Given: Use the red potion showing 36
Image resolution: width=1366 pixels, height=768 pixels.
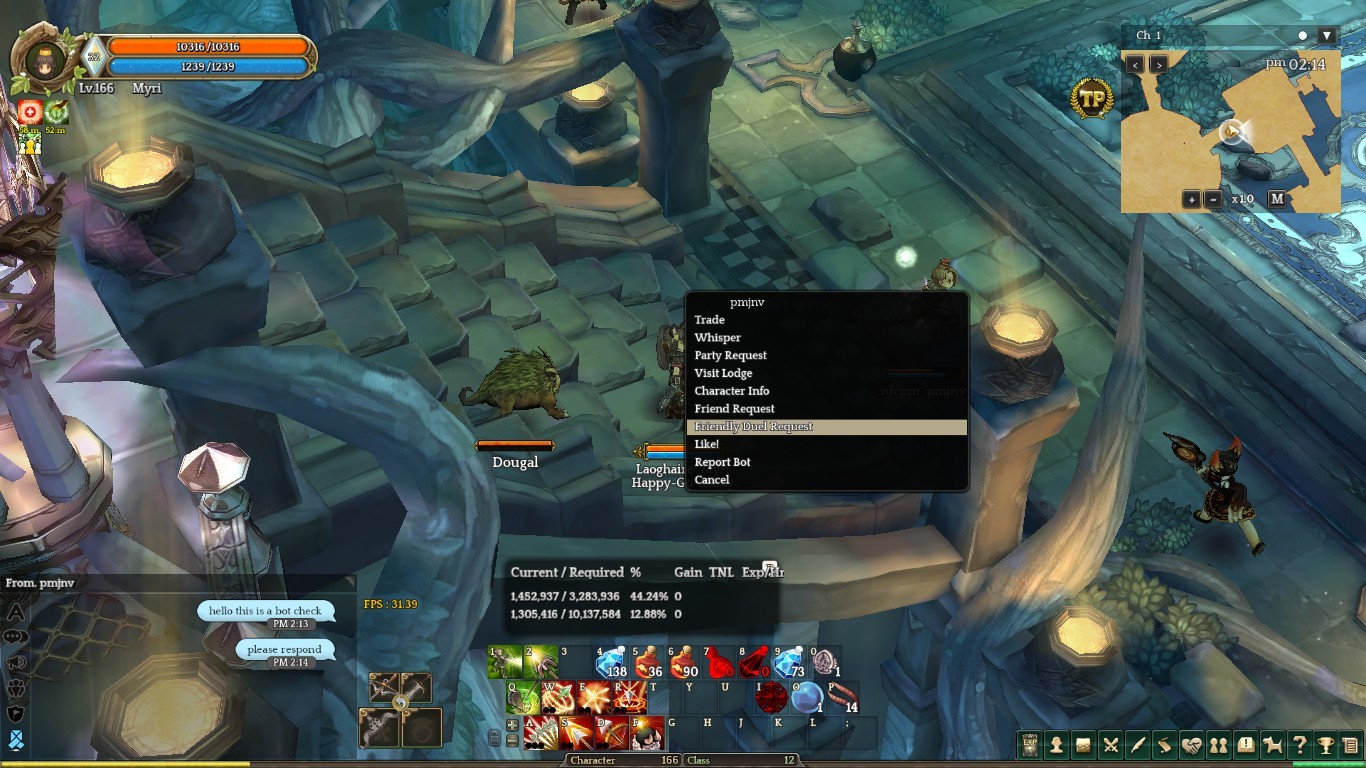Looking at the screenshot, I should (648, 662).
